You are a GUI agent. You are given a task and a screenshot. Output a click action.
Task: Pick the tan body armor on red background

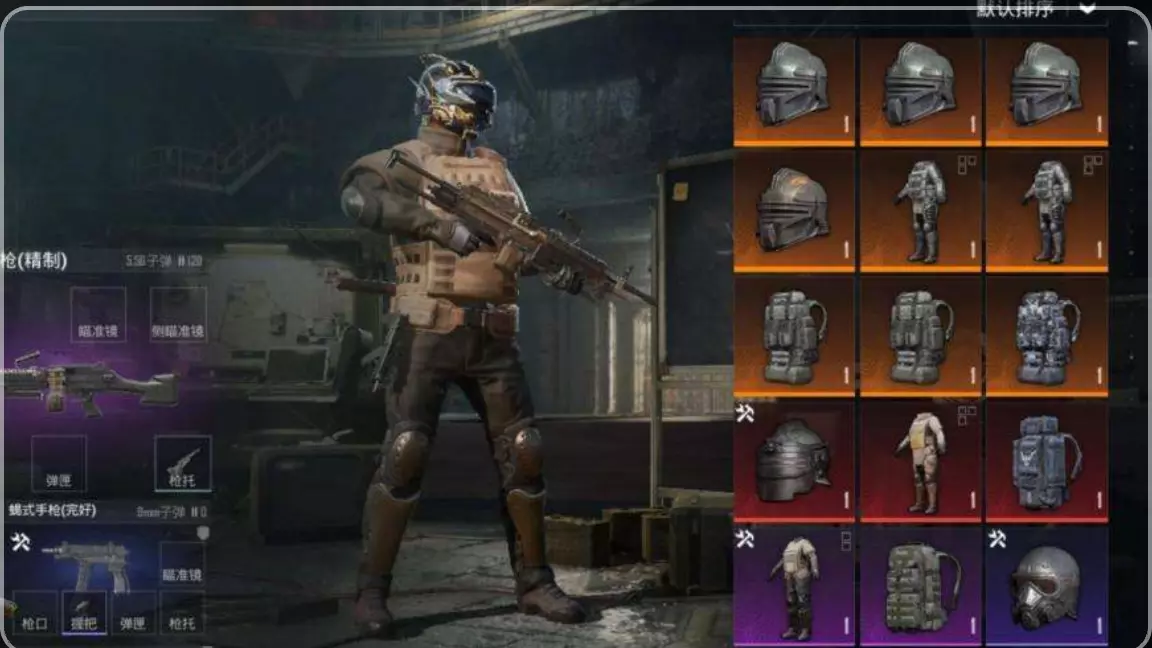click(x=921, y=461)
